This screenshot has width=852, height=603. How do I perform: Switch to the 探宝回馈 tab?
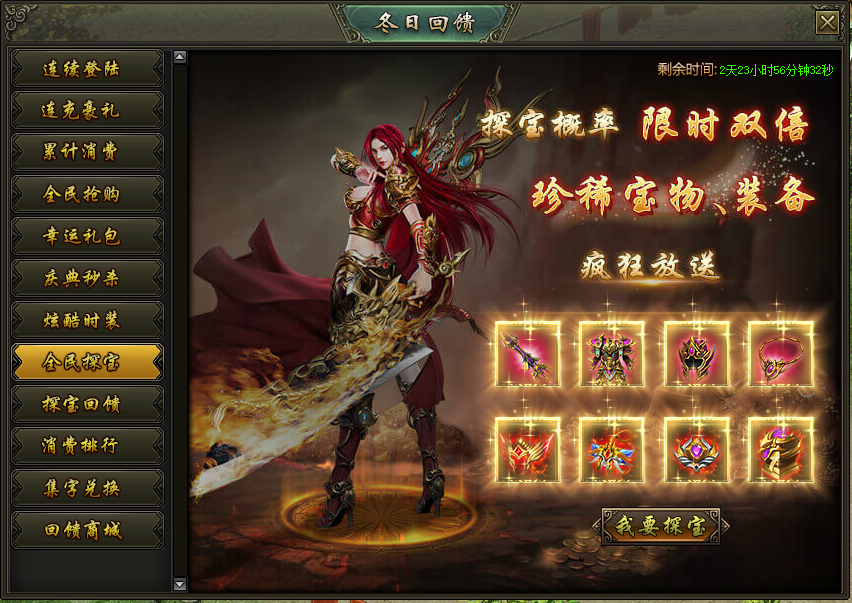tap(87, 404)
